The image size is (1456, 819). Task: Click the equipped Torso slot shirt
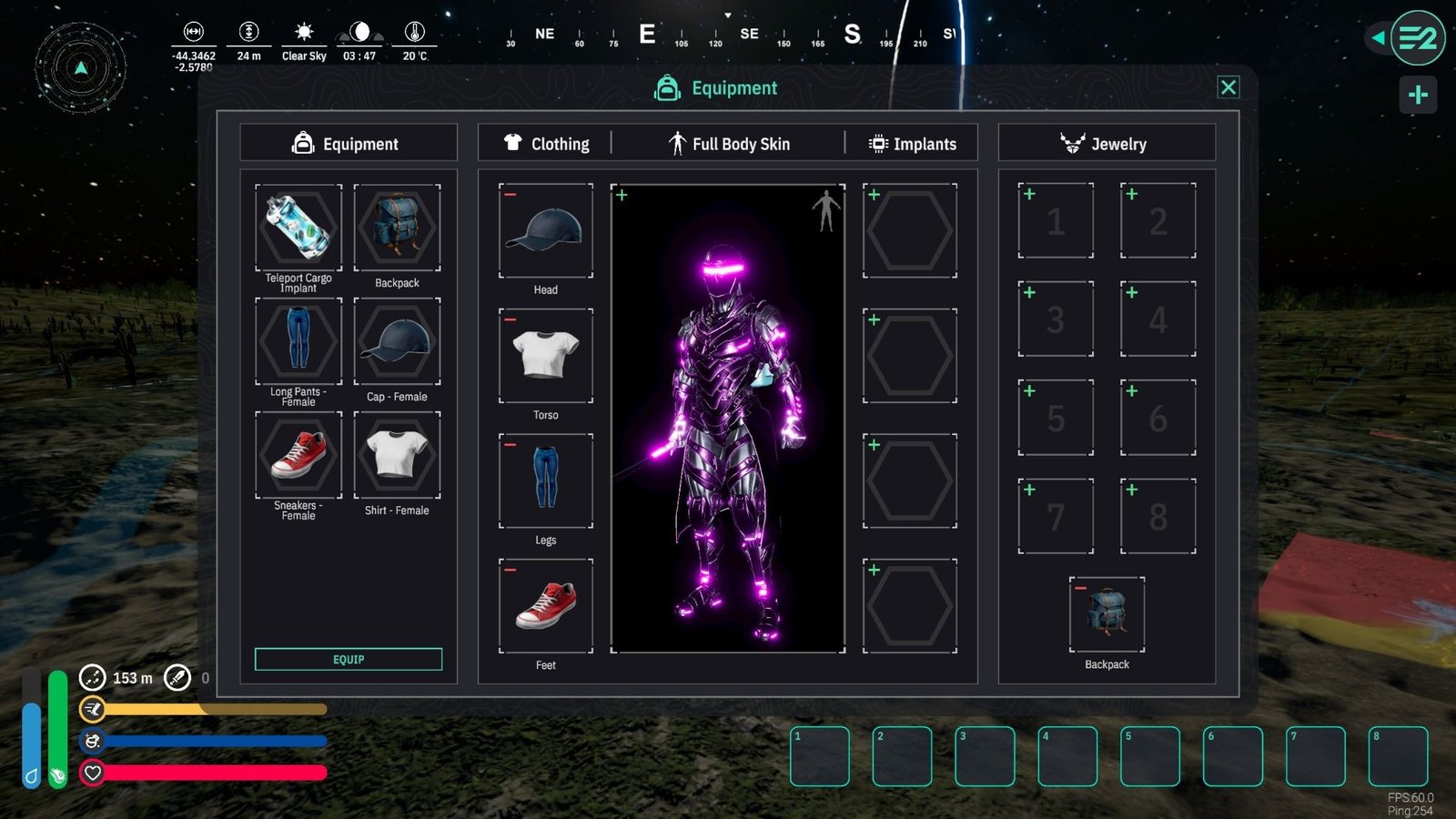coord(546,356)
